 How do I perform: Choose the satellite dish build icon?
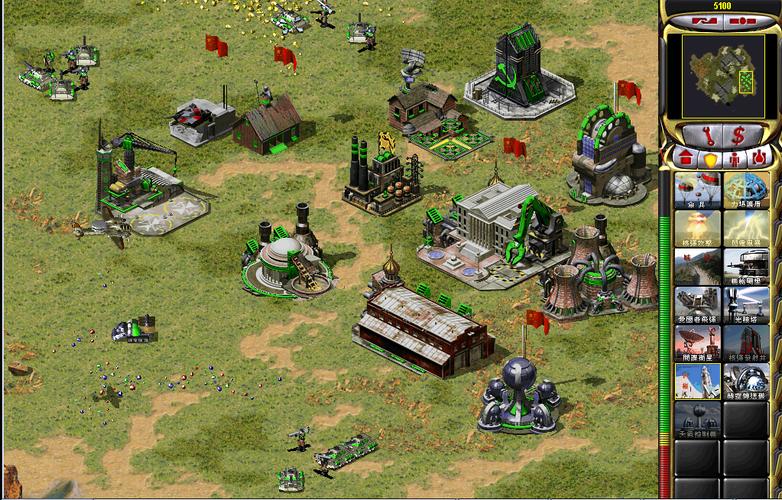(696, 343)
